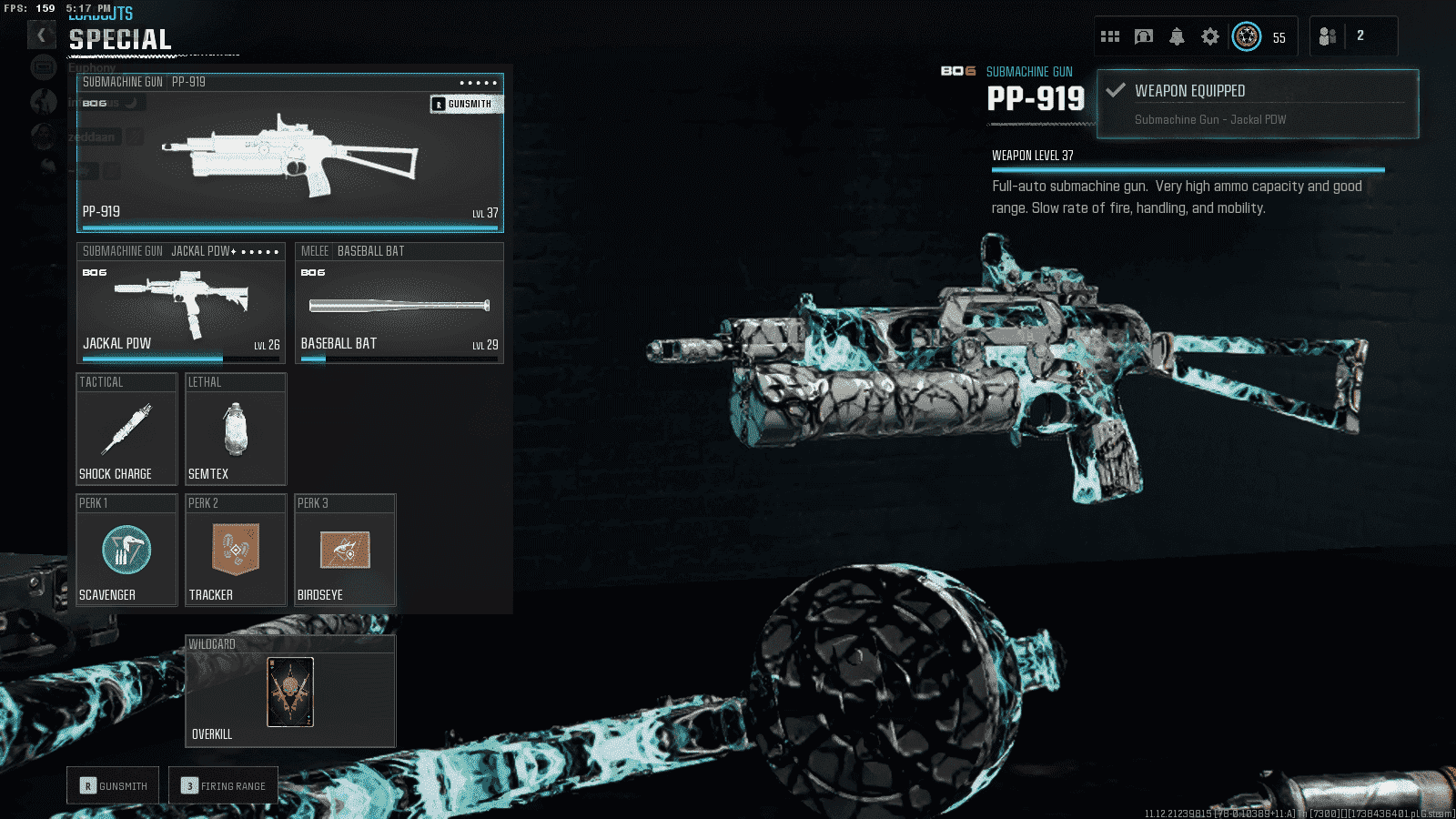View the player rank emblem

pos(1247,36)
